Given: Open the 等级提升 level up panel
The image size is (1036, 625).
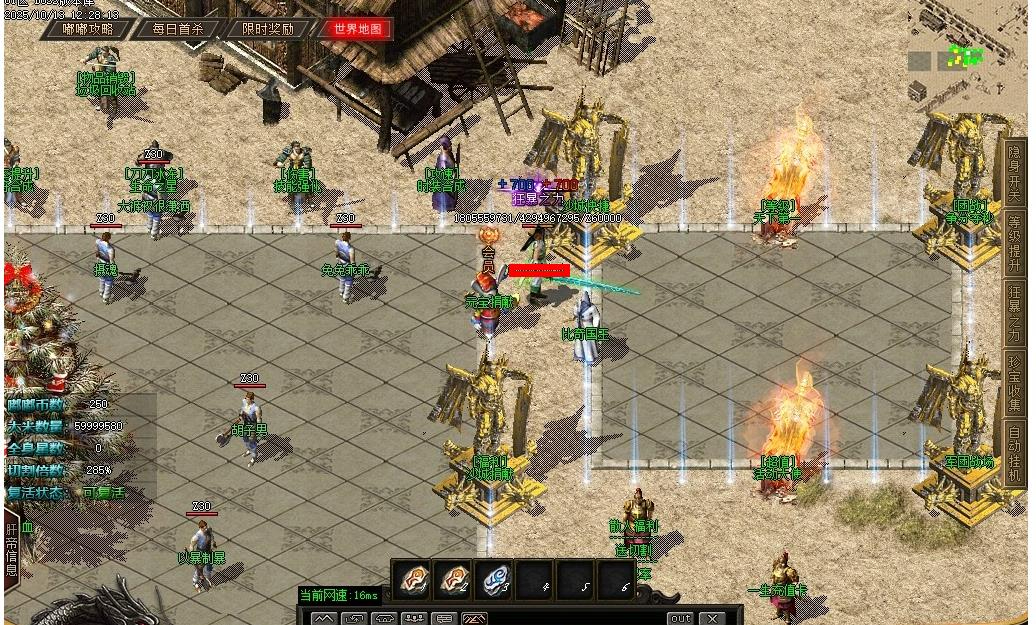Looking at the screenshot, I should 1014,241.
